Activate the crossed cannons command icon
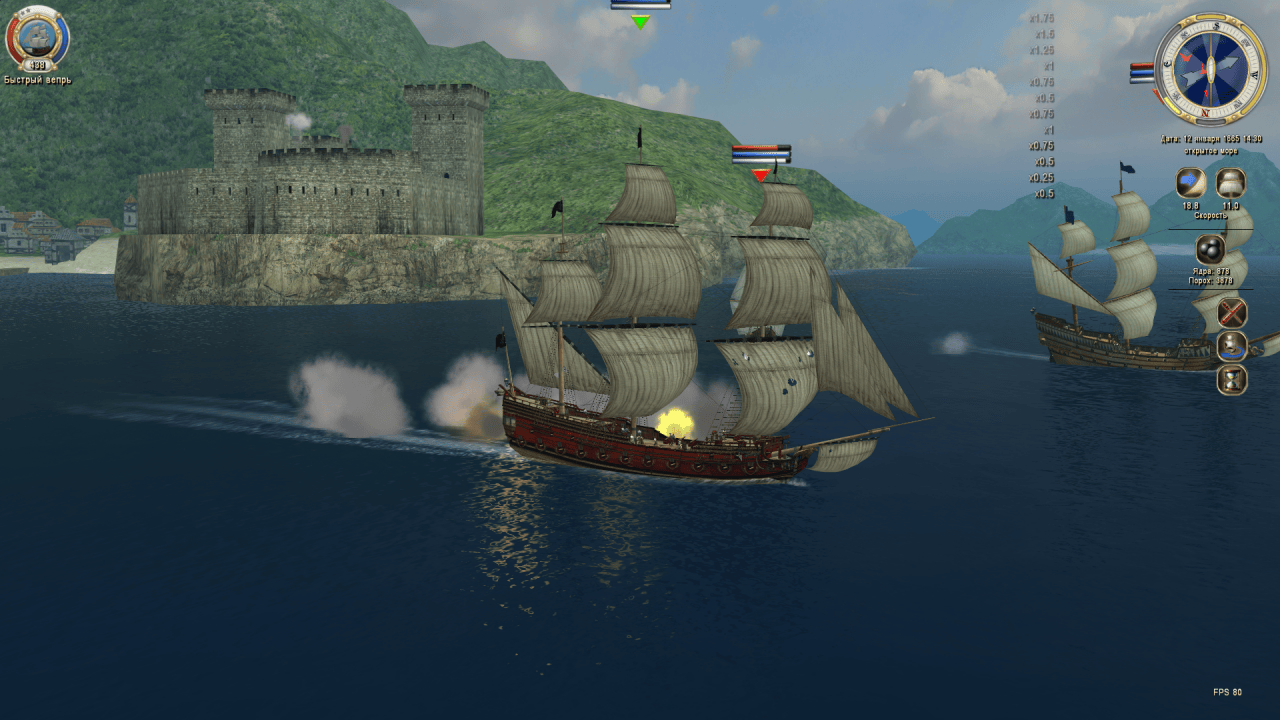 click(x=1232, y=313)
